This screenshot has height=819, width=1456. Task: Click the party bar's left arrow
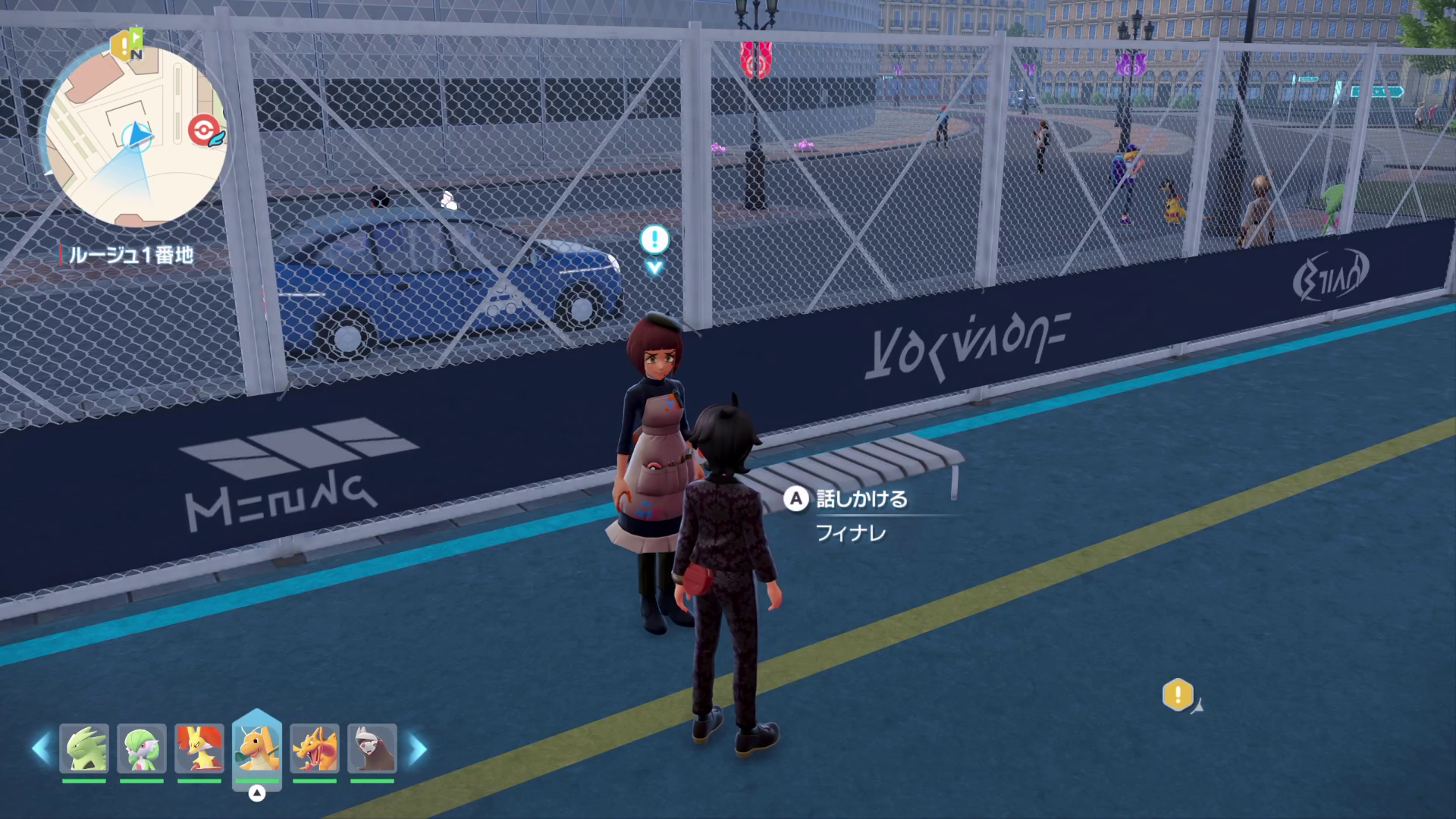[41, 749]
